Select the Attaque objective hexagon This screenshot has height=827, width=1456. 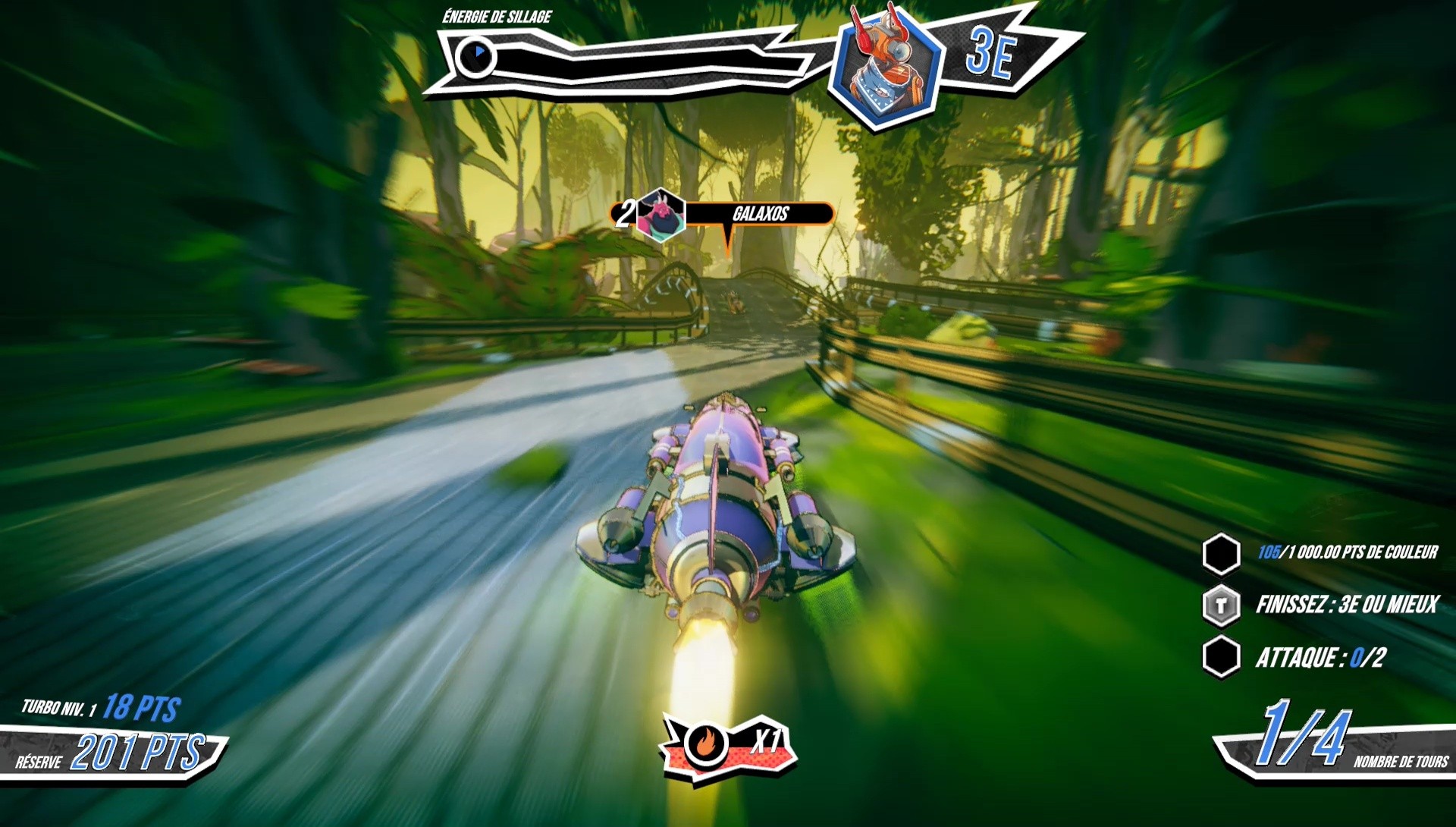pos(1221,656)
